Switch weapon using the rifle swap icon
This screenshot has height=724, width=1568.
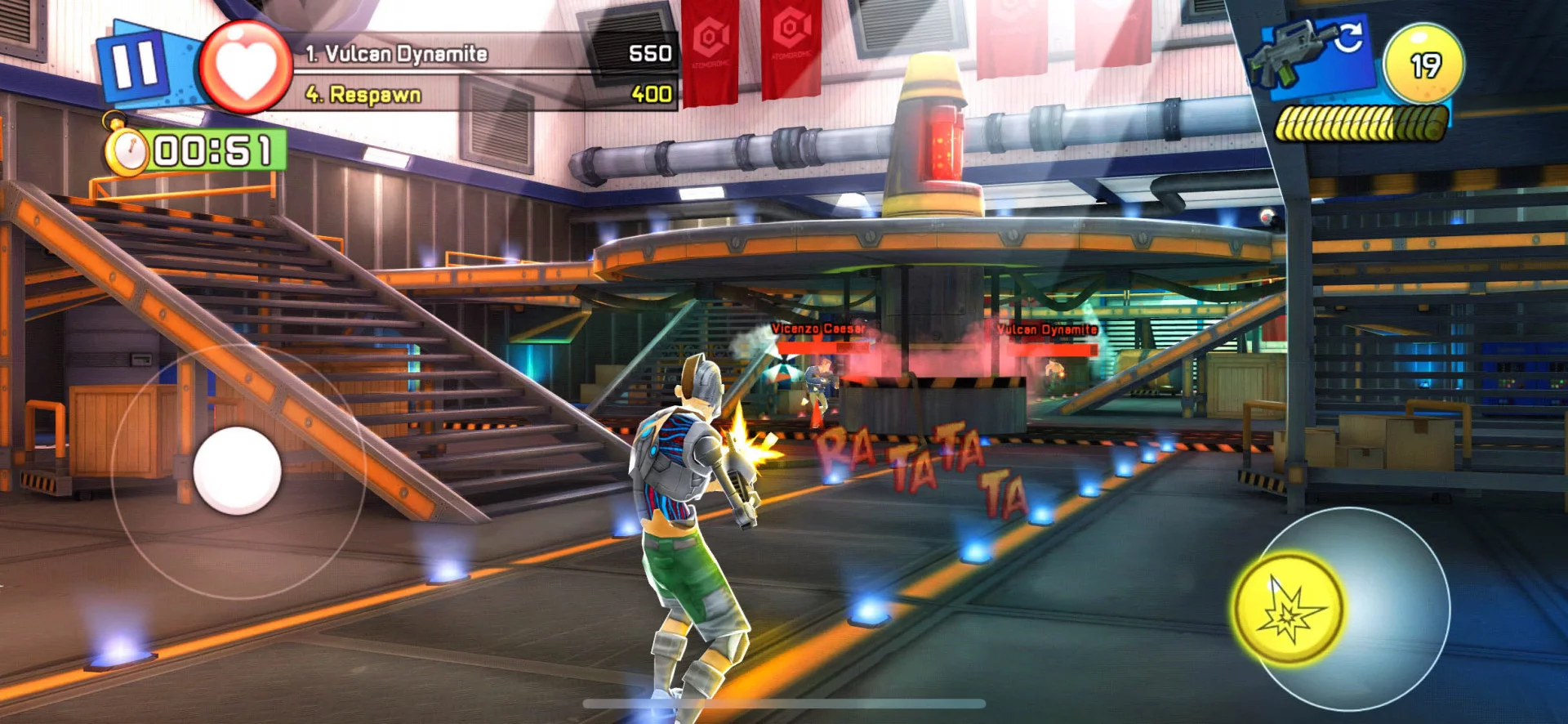pos(1312,53)
